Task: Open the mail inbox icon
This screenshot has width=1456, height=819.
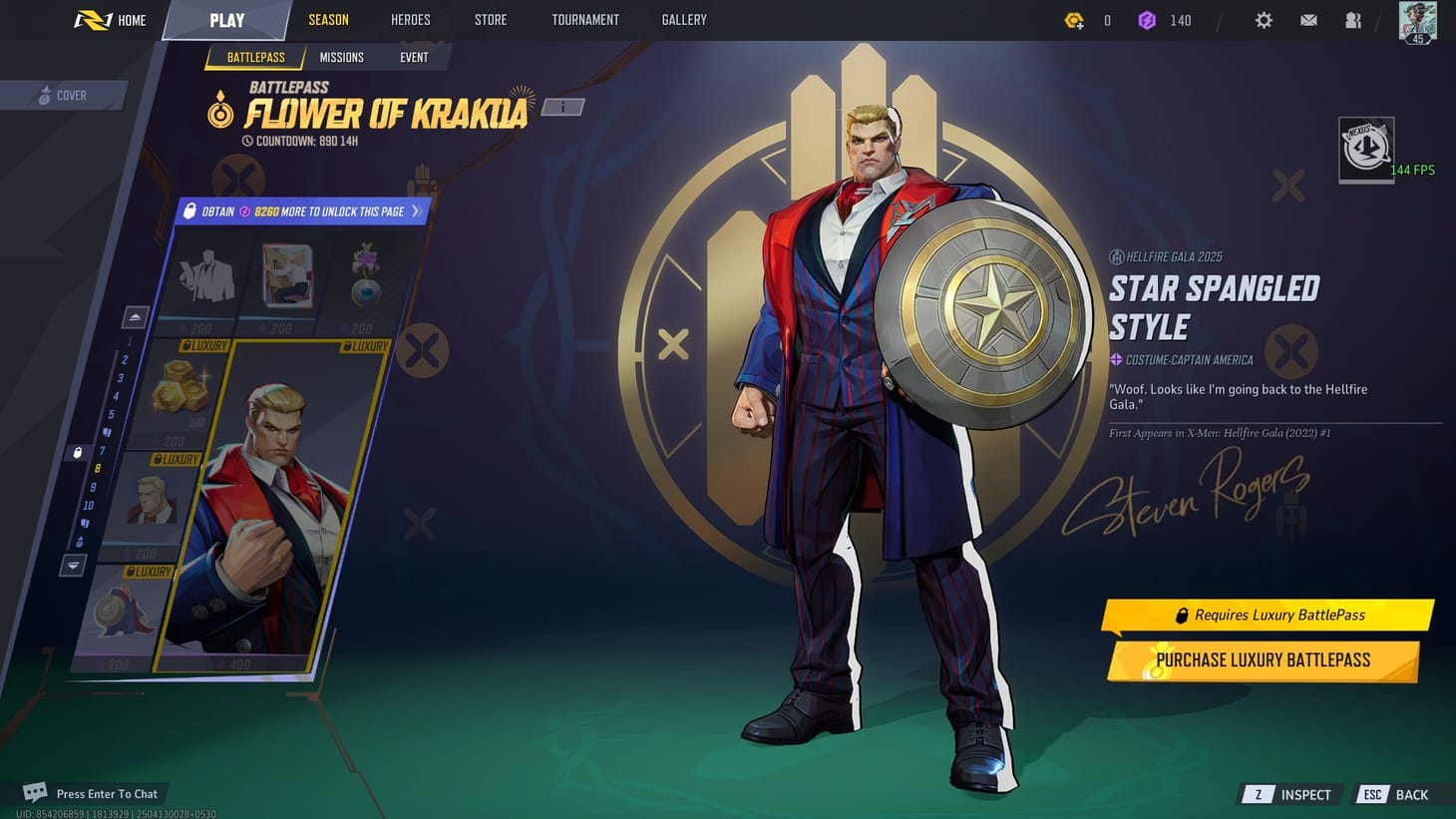Action: click(x=1308, y=20)
